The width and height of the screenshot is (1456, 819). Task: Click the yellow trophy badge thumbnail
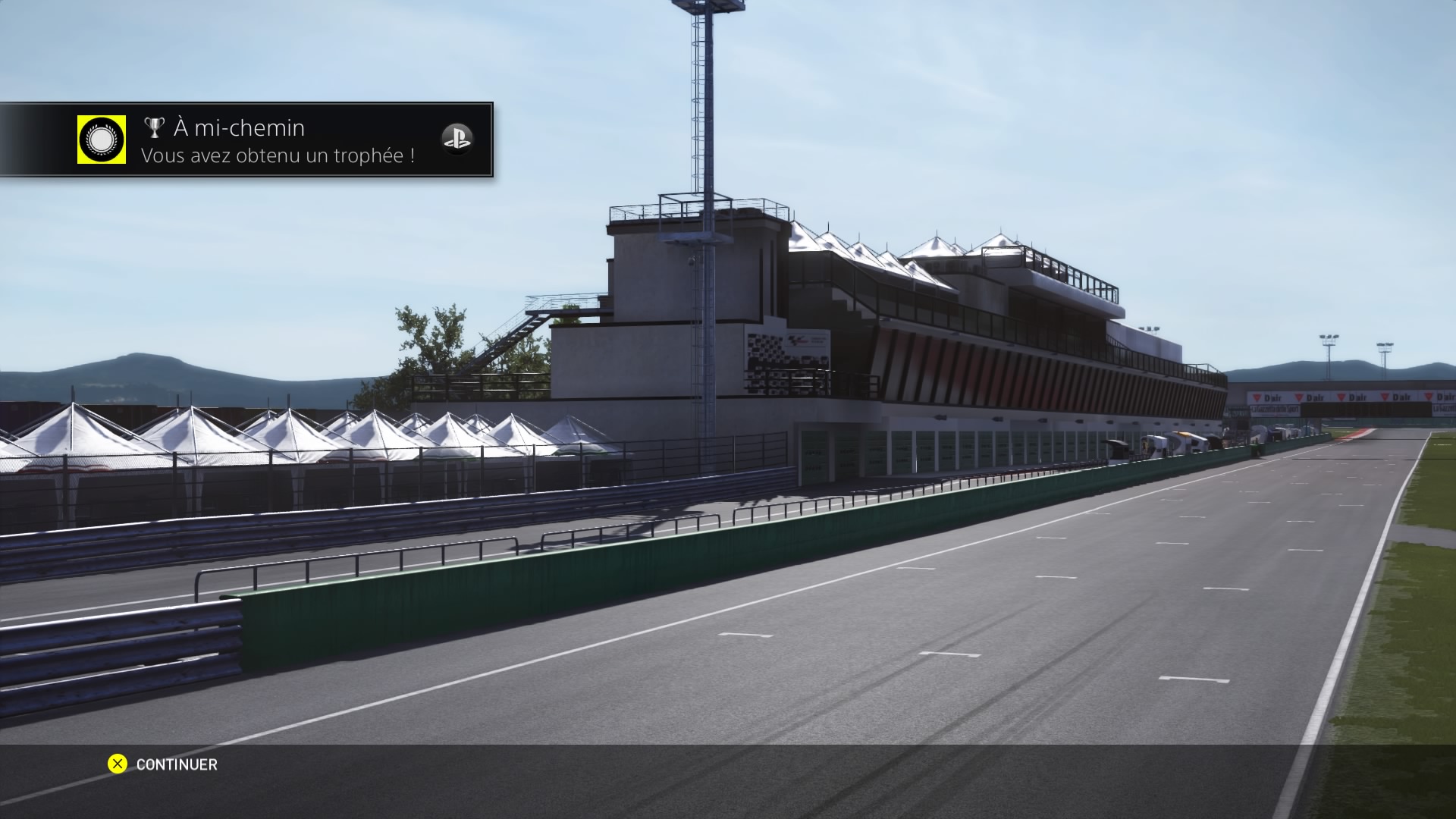pos(102,140)
